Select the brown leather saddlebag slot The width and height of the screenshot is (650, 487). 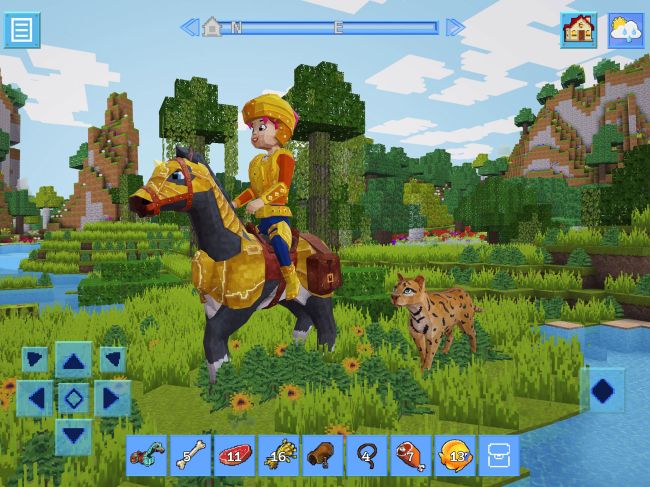click(x=322, y=455)
